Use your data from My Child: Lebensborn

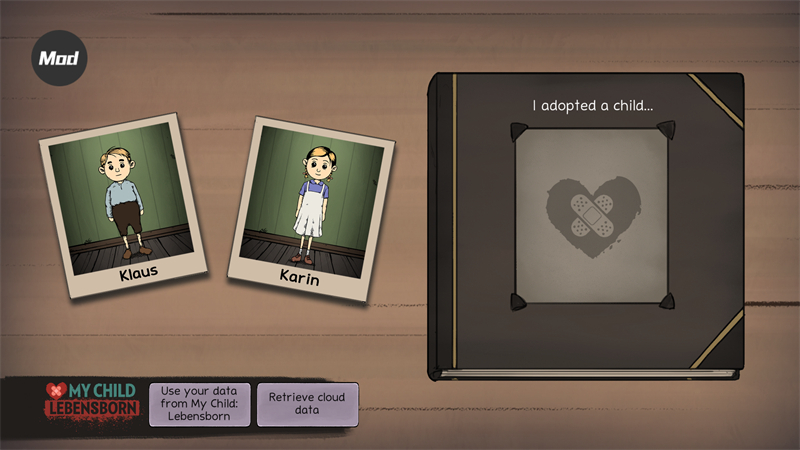pyautogui.click(x=199, y=404)
